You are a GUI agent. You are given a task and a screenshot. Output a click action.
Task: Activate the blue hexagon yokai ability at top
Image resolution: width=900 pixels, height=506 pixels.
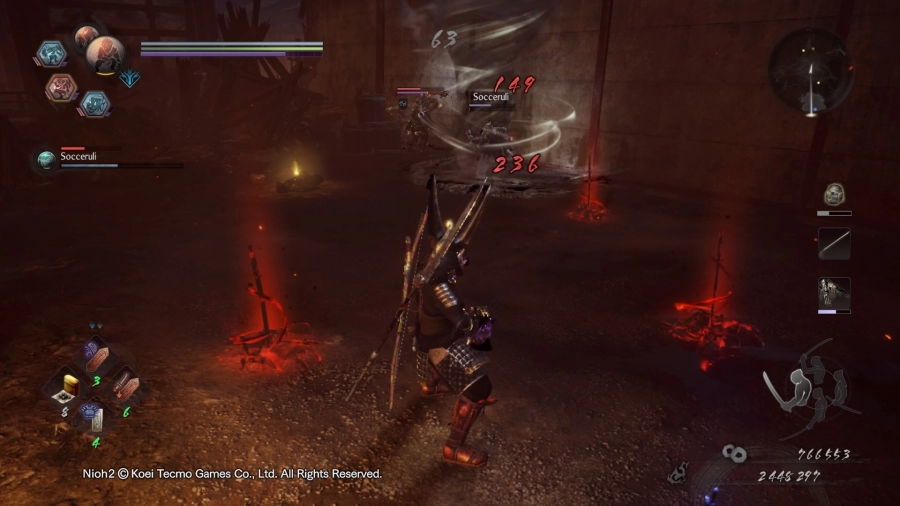pos(52,53)
